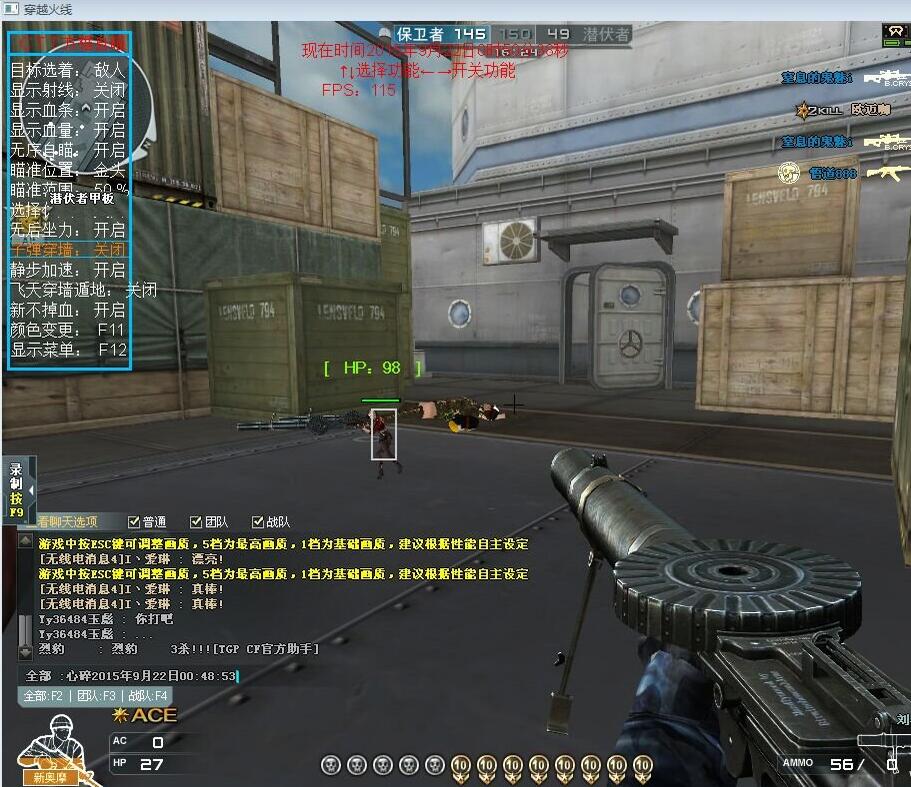911x787 pixels.
Task: Switch chat channel to 团队:F3
Action: [x=97, y=695]
